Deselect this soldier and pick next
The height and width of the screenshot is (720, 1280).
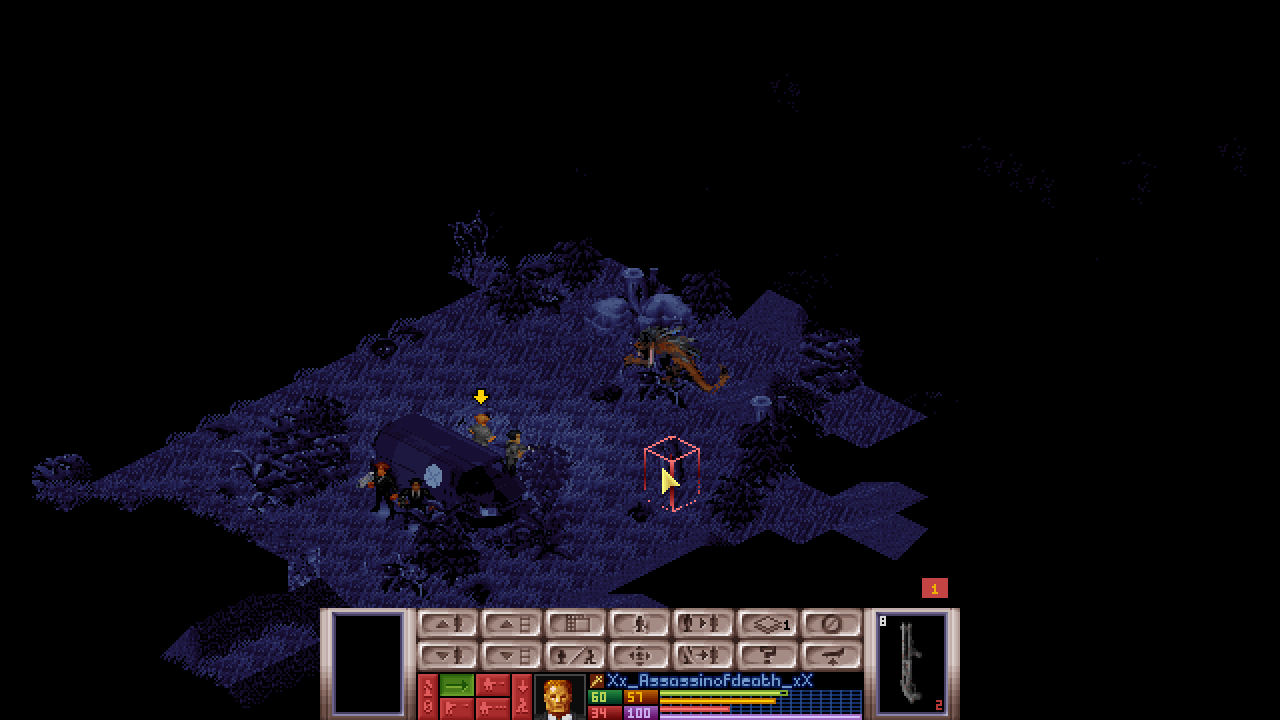[704, 656]
